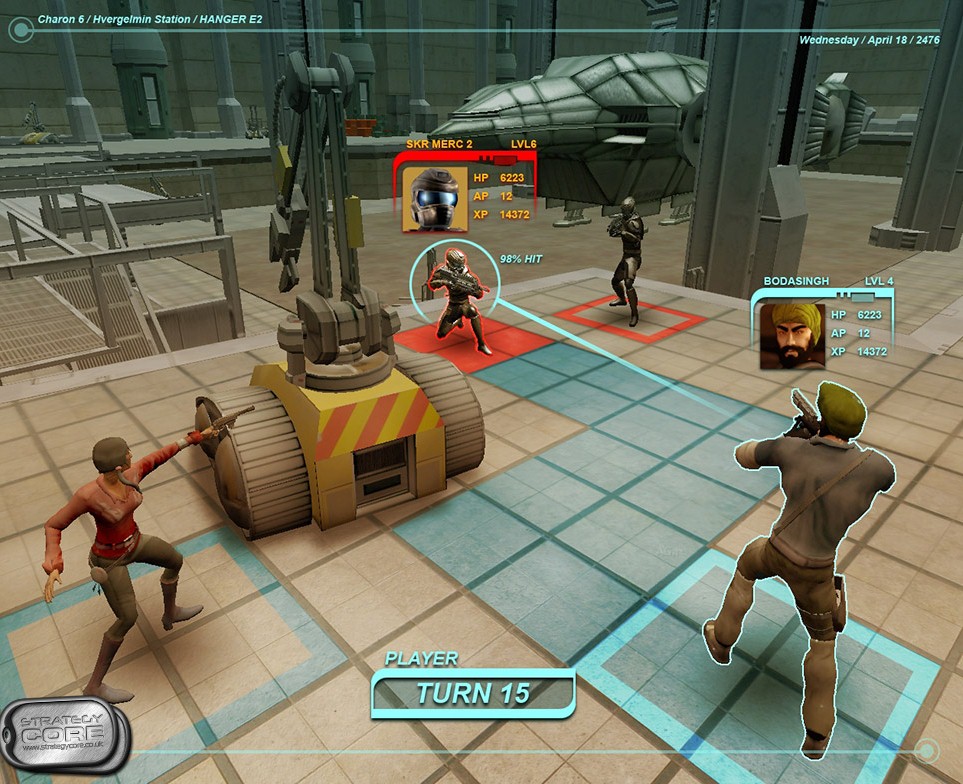Click the circular icon beside the location title
Image resolution: width=963 pixels, height=784 pixels.
(20, 29)
